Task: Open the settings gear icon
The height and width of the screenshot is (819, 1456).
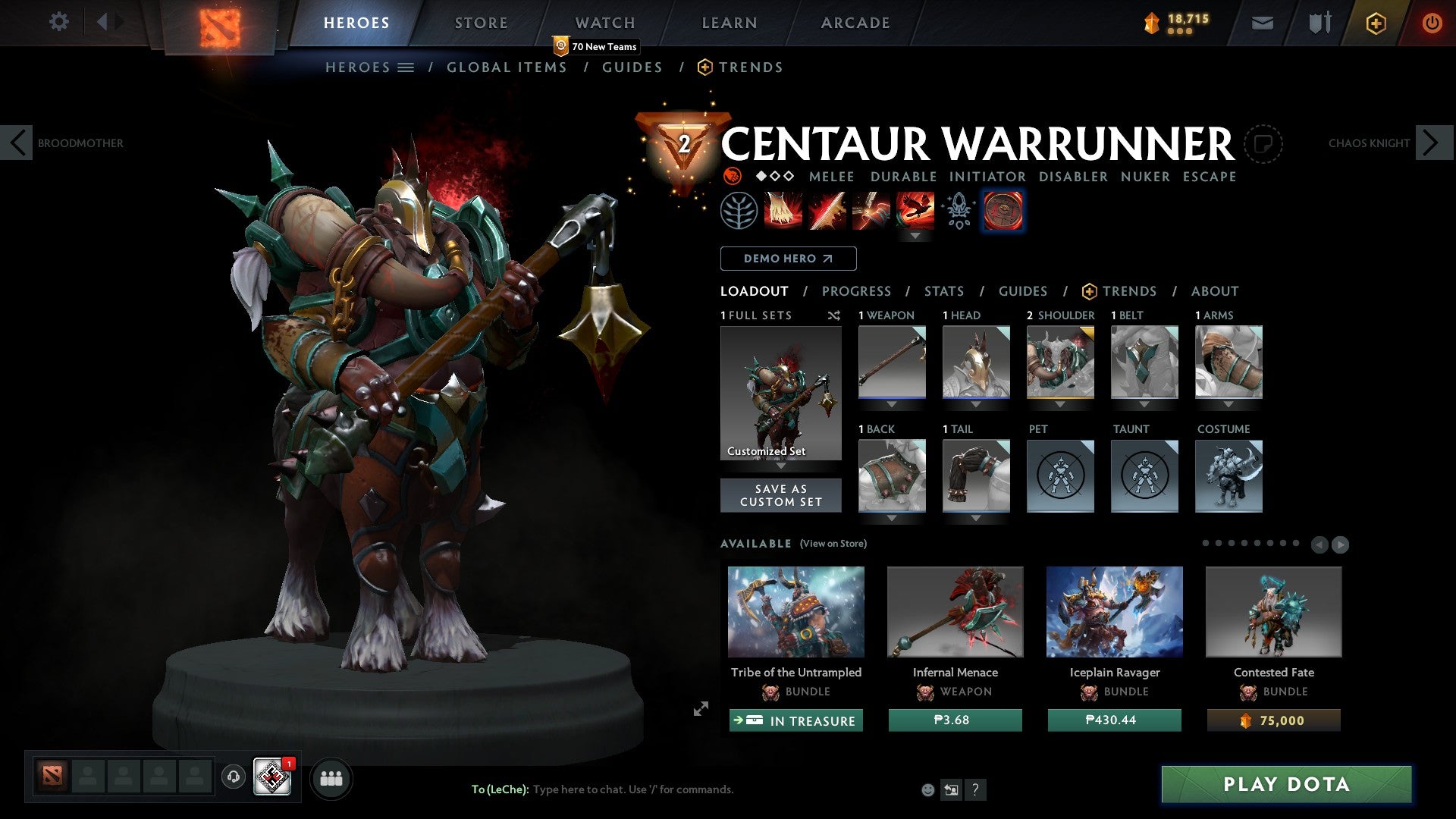Action: coord(58,22)
